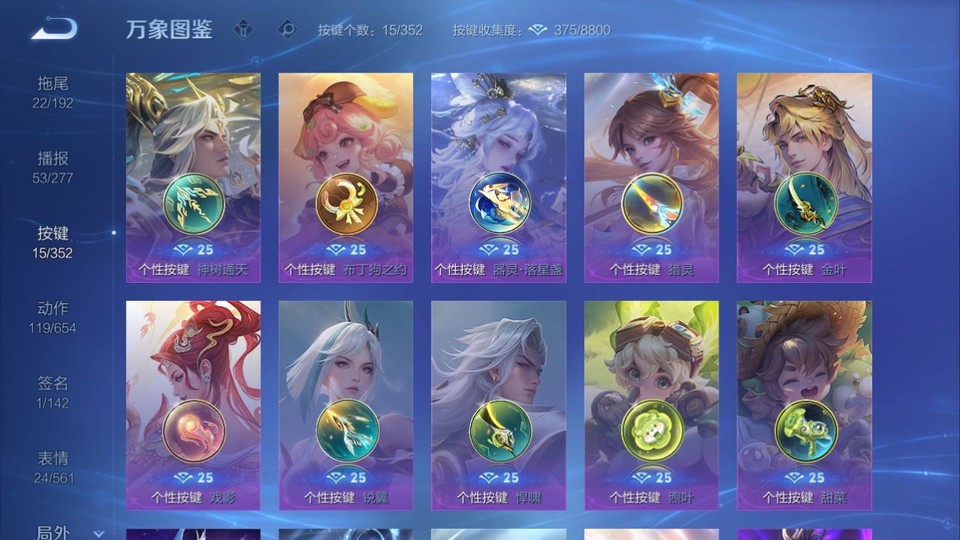Select the 甜菜 button skin card
The image size is (960, 540).
[804, 405]
